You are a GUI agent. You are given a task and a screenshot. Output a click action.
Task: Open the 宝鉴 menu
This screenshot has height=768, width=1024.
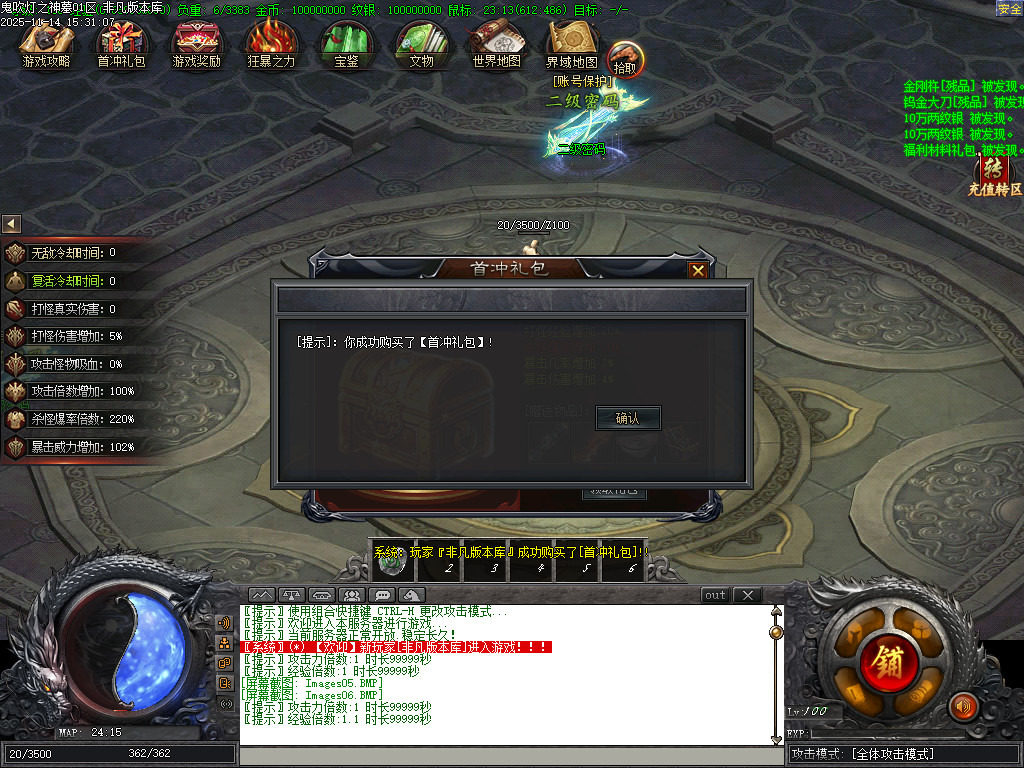346,43
